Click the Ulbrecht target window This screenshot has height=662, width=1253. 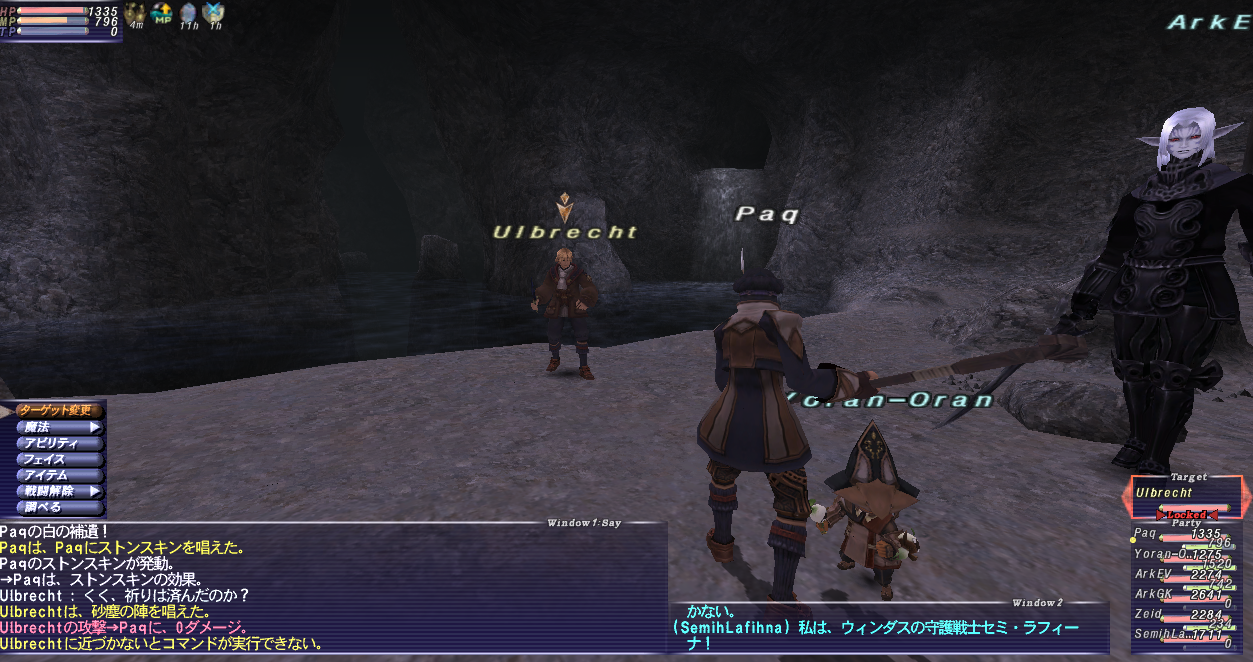pos(1187,494)
